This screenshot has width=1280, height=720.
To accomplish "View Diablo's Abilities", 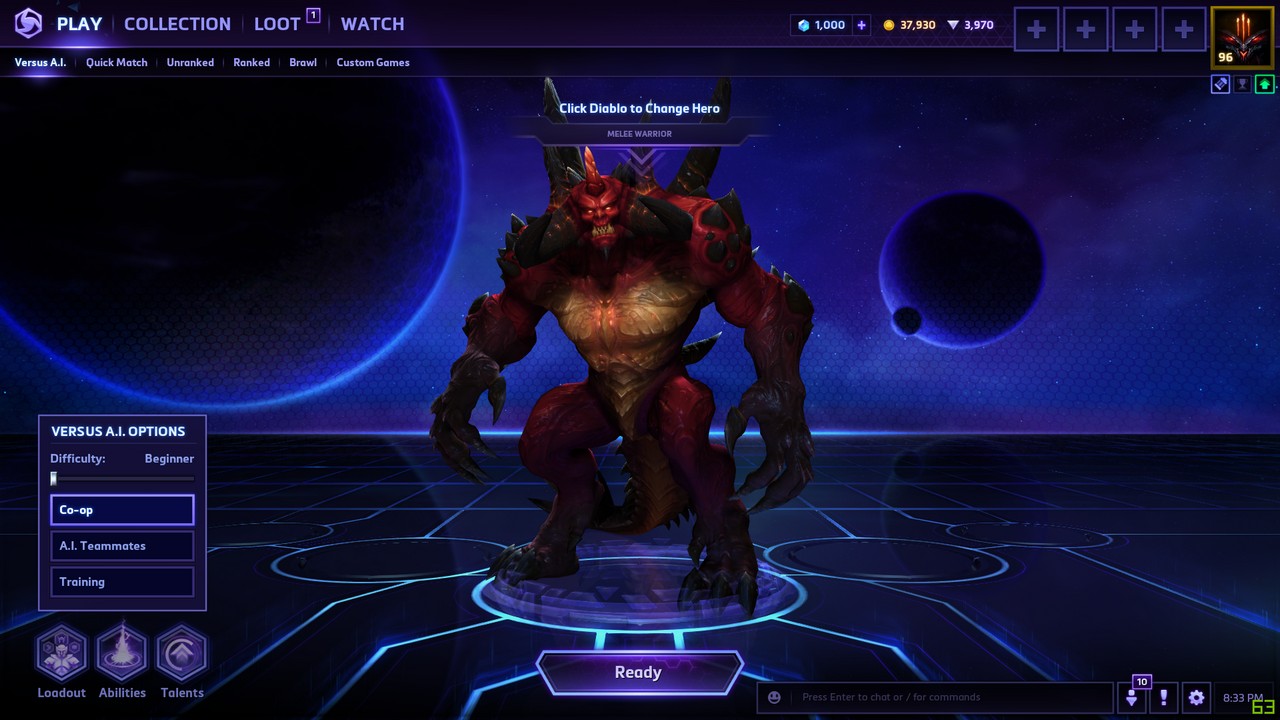I will (x=122, y=654).
